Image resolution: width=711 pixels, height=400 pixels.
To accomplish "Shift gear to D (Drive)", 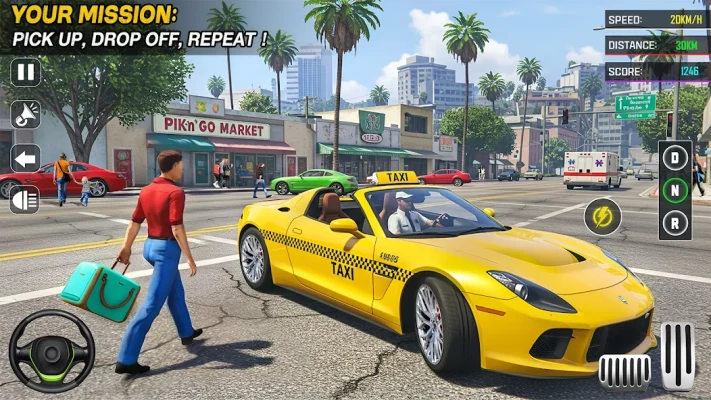I will pos(675,157).
